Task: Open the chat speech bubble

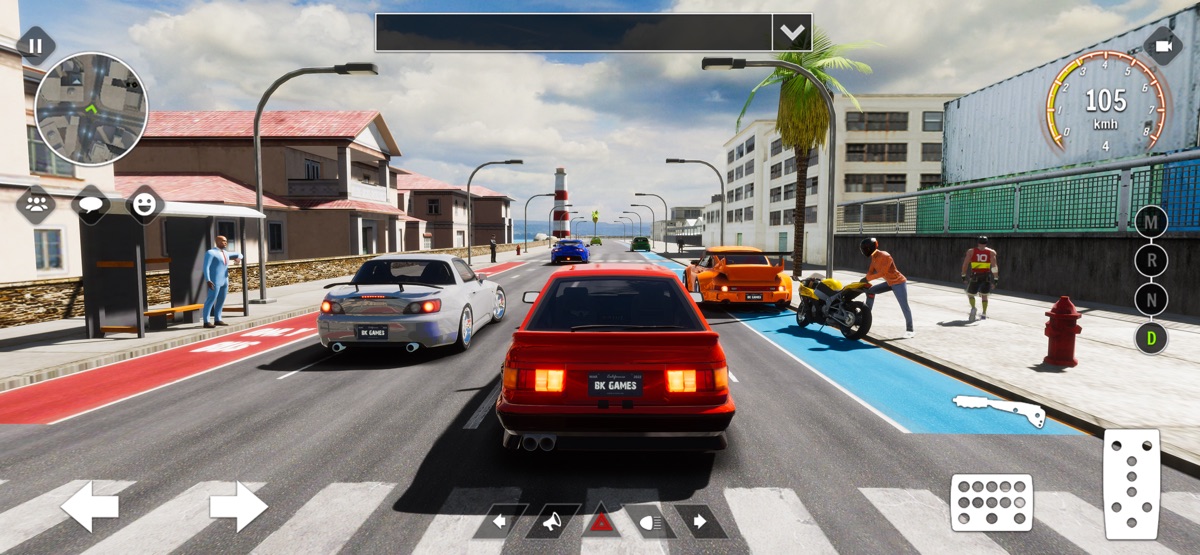Action: [91, 205]
